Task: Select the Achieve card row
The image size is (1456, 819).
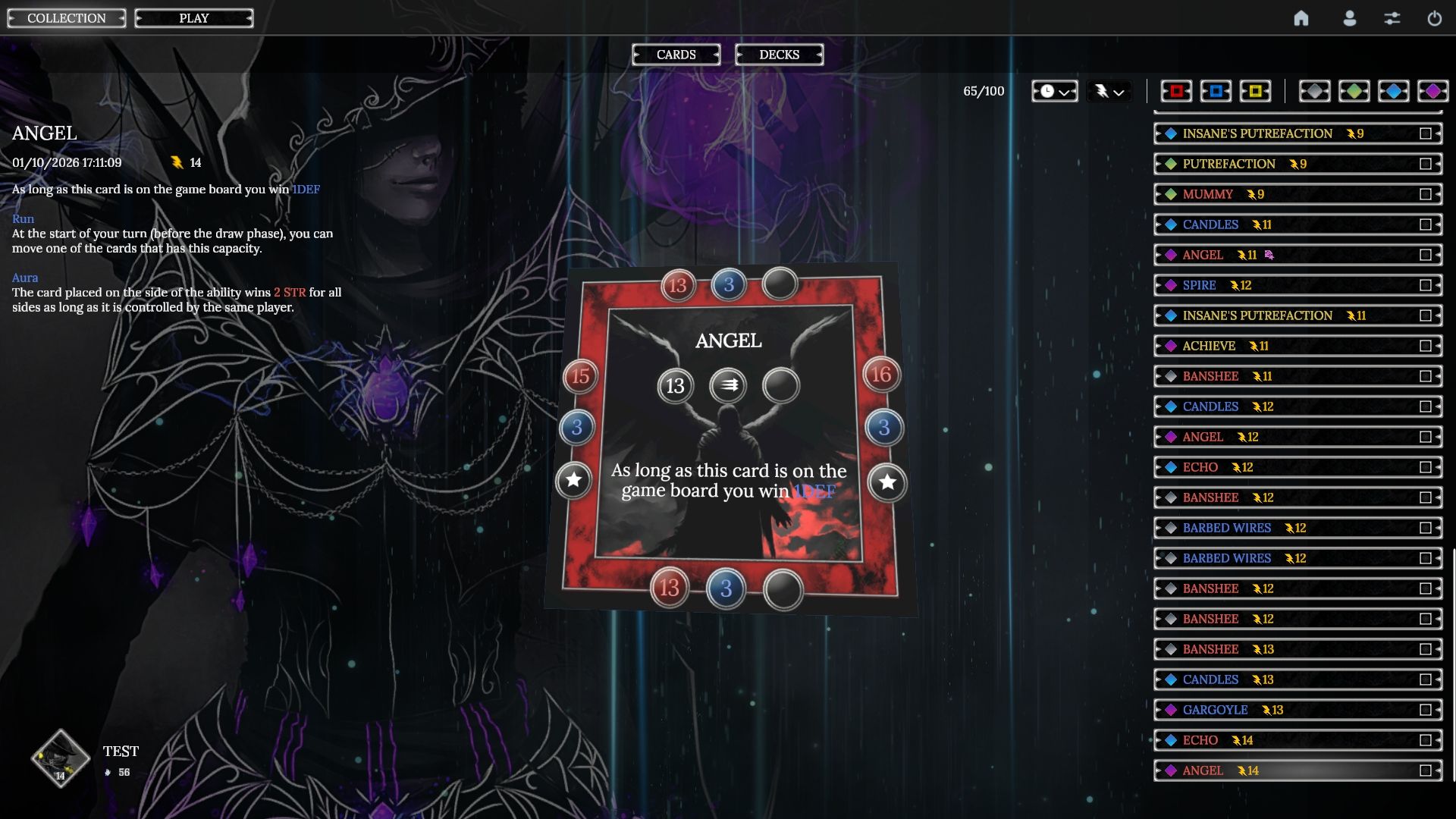Action: click(x=1289, y=346)
